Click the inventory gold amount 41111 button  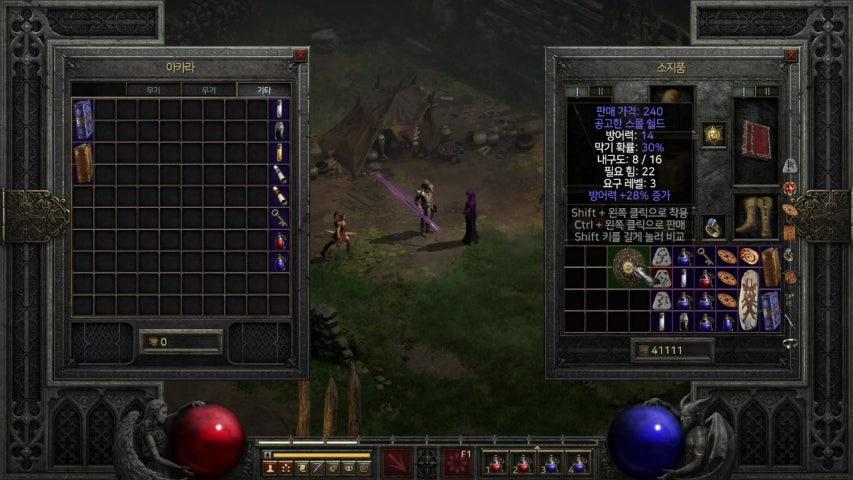click(673, 350)
